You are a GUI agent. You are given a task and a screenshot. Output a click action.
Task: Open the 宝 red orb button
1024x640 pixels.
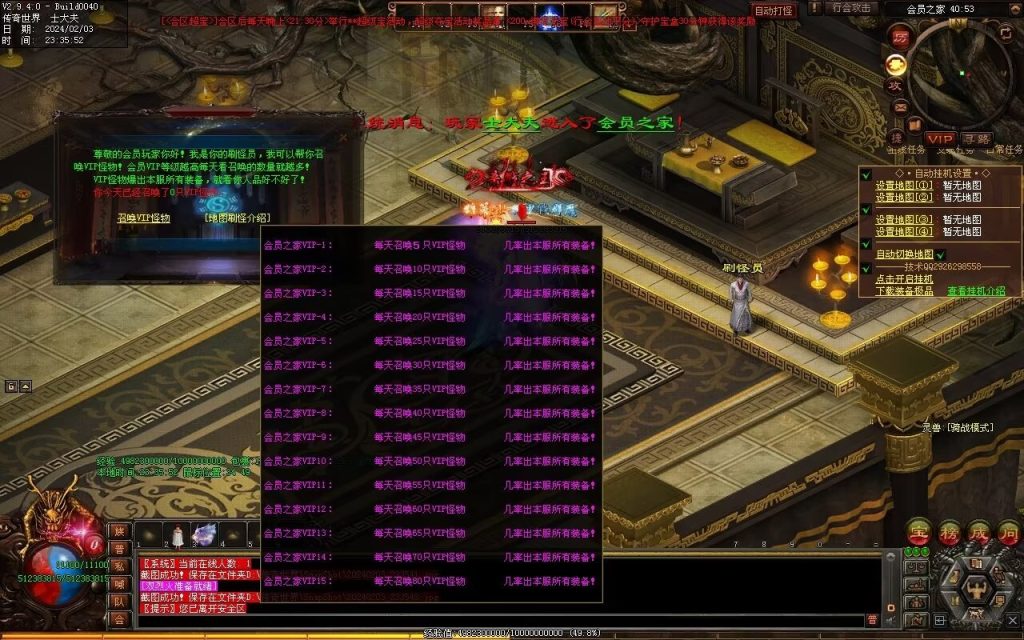click(919, 532)
